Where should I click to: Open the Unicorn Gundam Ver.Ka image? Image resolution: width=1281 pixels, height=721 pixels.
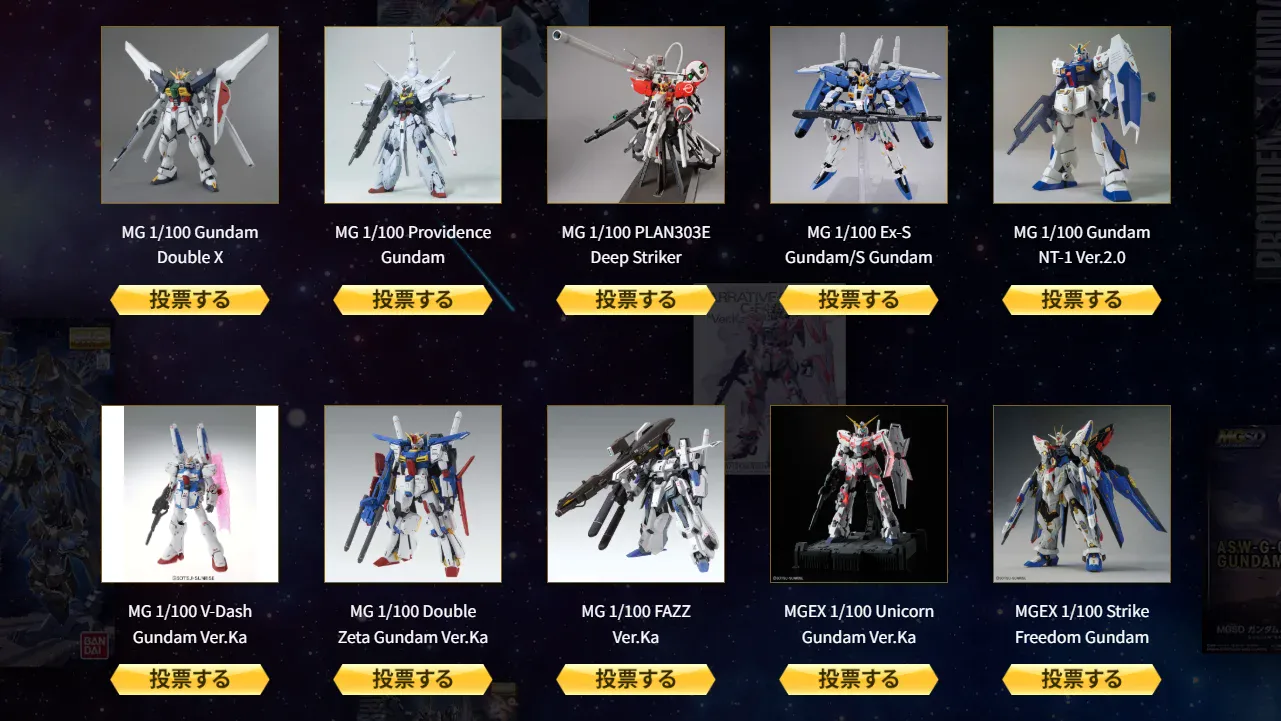[859, 494]
